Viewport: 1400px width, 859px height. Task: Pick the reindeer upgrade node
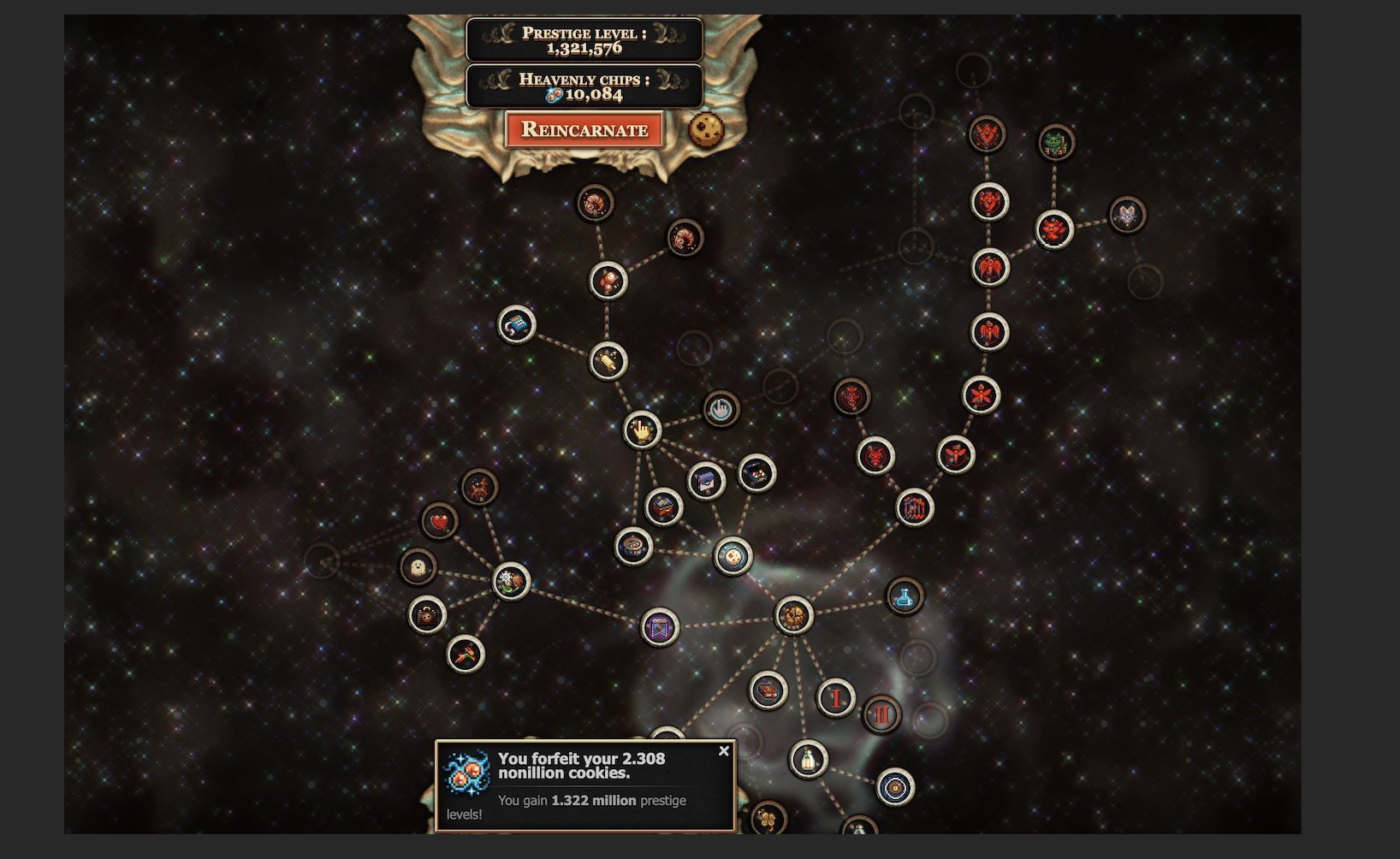click(x=479, y=488)
